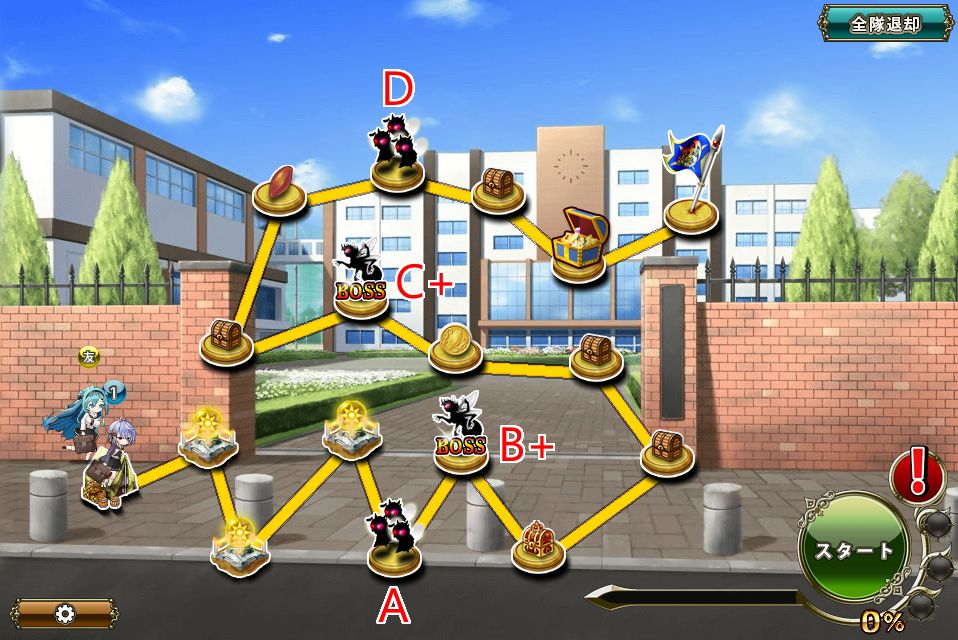
Task: Choose the brown rugby ball node
Action: pos(279,192)
